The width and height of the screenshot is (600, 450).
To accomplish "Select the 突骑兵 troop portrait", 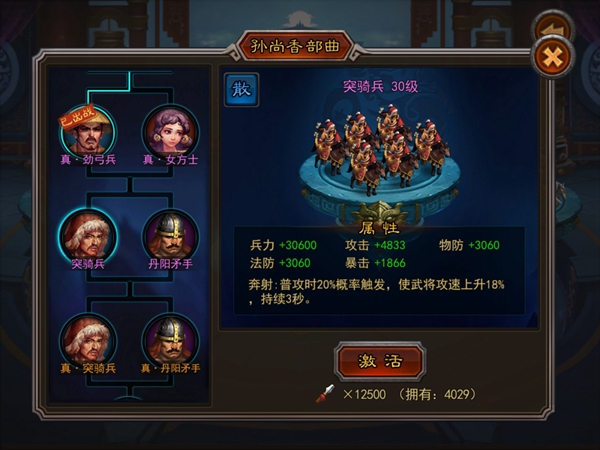I will pyautogui.click(x=88, y=235).
